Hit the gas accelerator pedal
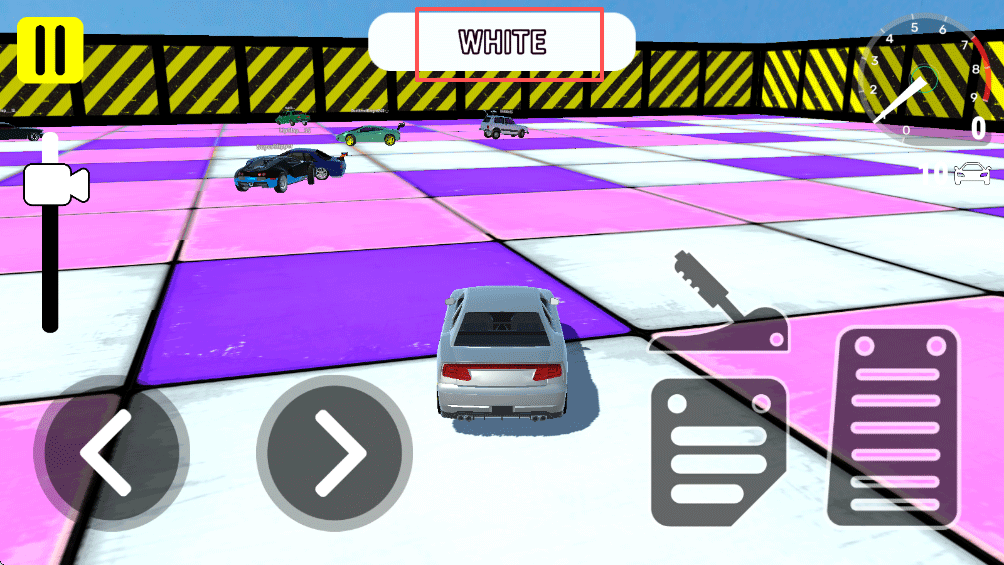Screen dimensions: 1004x565 coord(894,426)
